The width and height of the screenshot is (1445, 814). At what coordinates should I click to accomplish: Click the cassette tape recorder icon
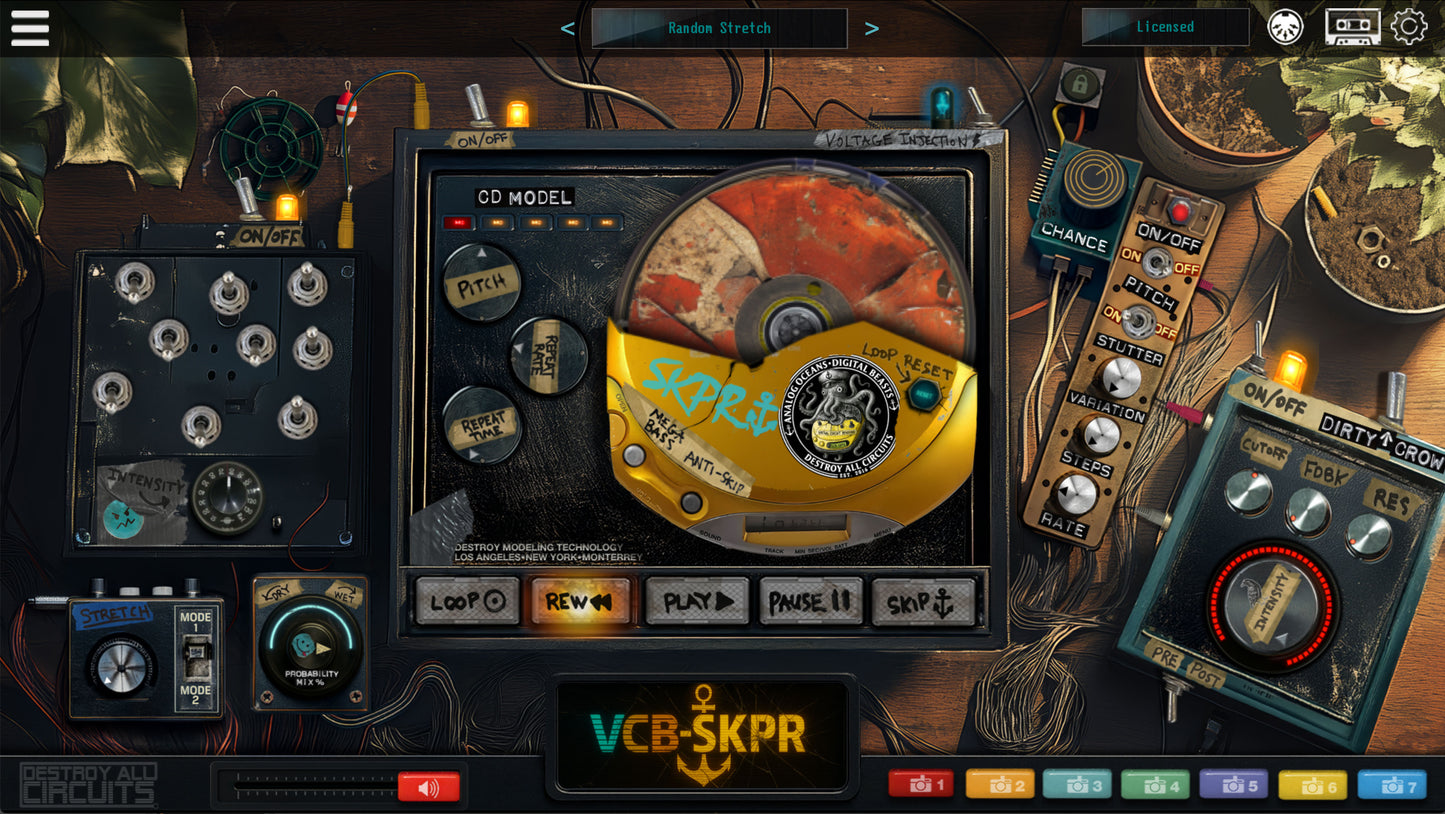(x=1352, y=27)
